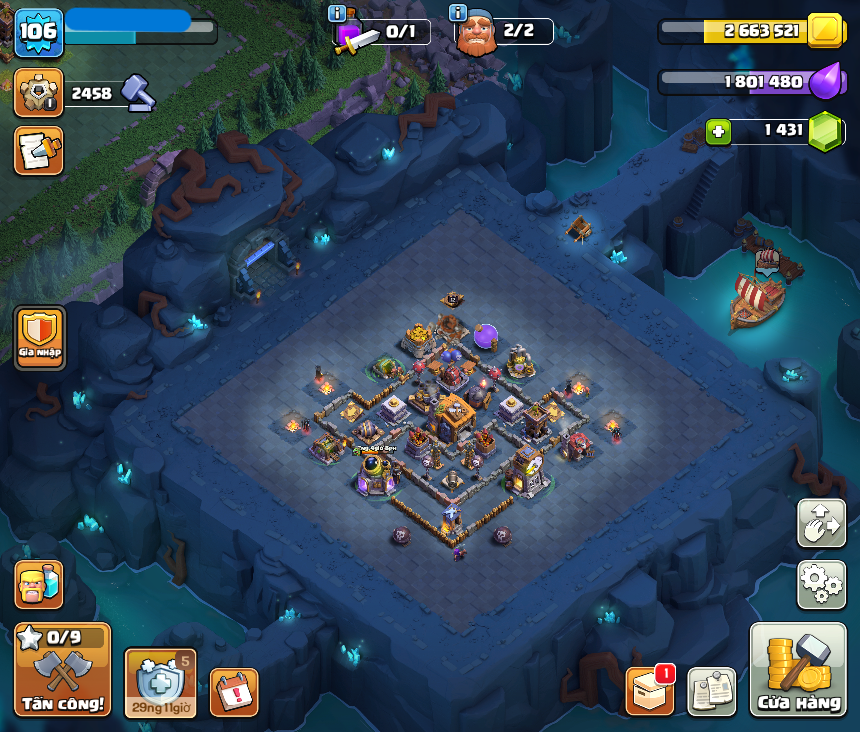Tap the gold coin resource icon
860x732 pixels.
tap(825, 31)
